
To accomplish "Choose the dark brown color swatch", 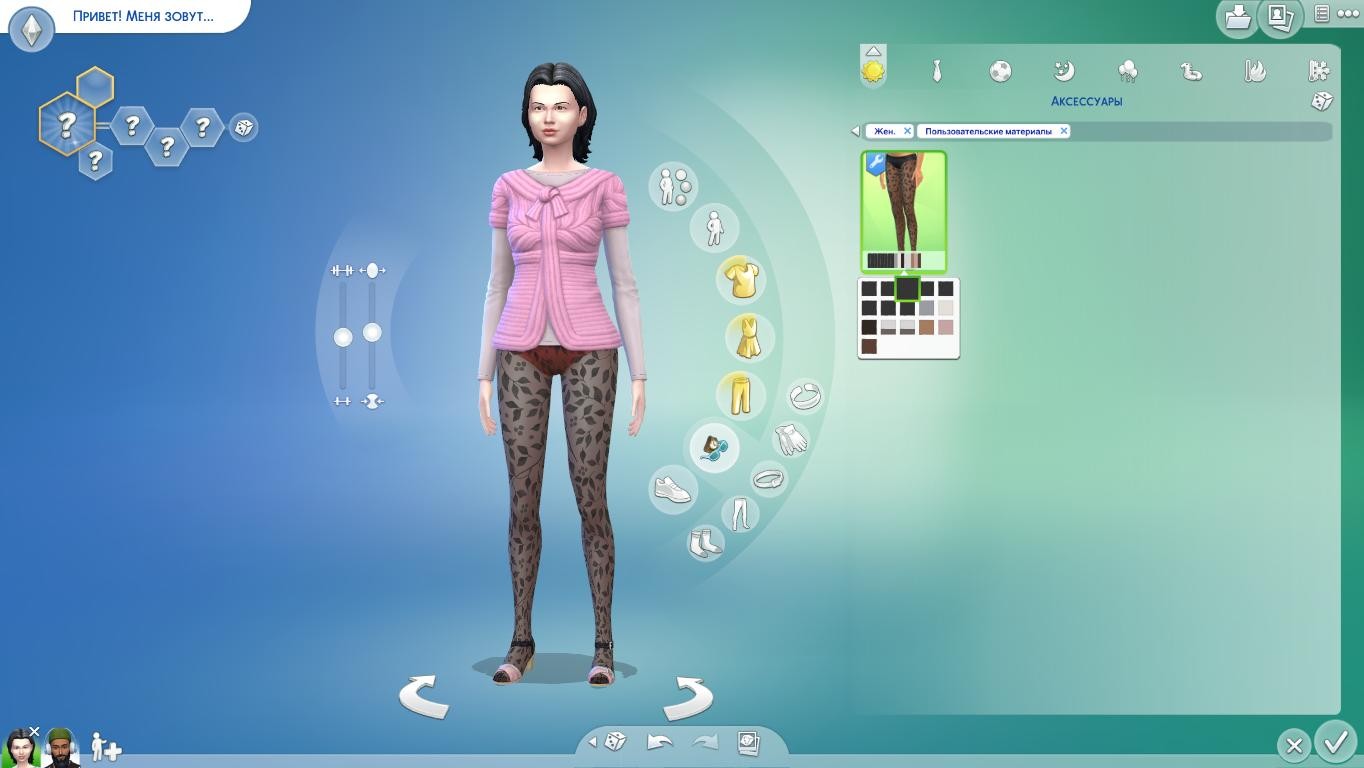I will click(869, 346).
